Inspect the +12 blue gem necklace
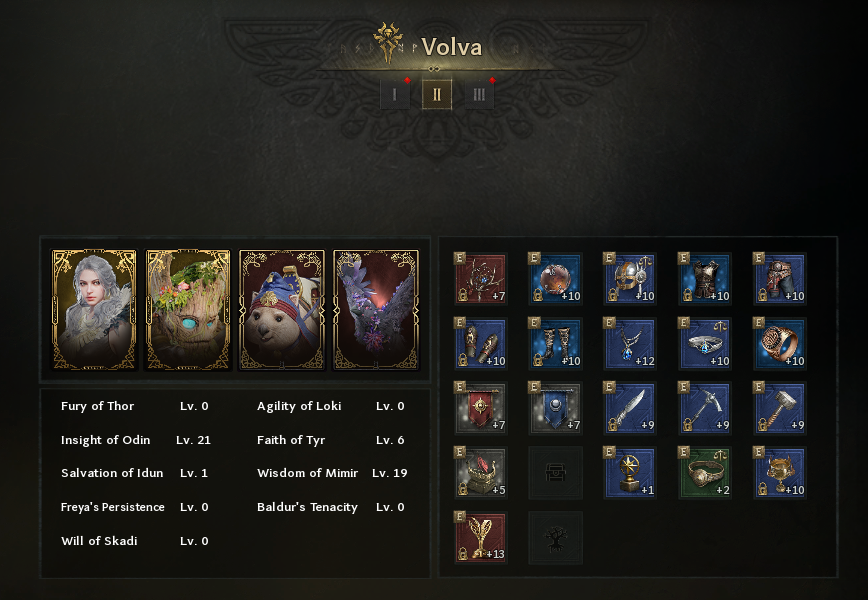 click(630, 343)
